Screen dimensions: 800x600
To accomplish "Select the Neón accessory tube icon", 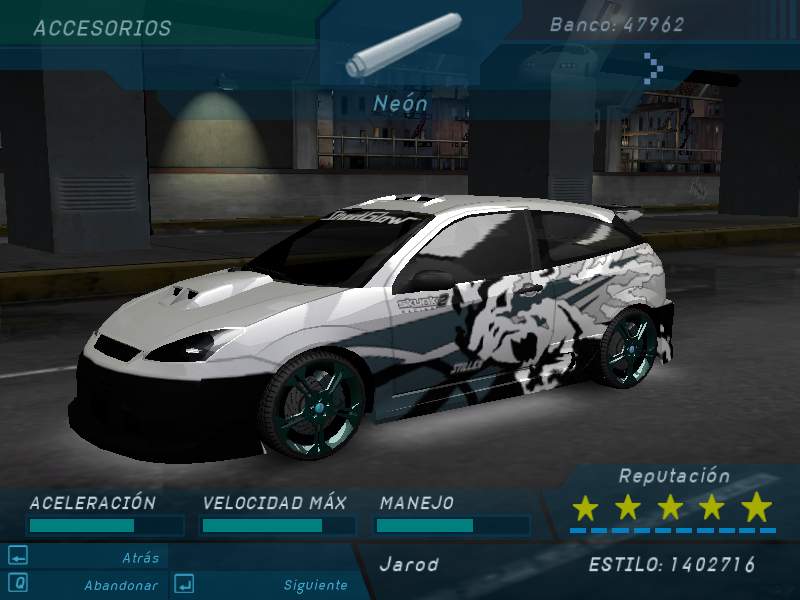I will click(x=402, y=46).
